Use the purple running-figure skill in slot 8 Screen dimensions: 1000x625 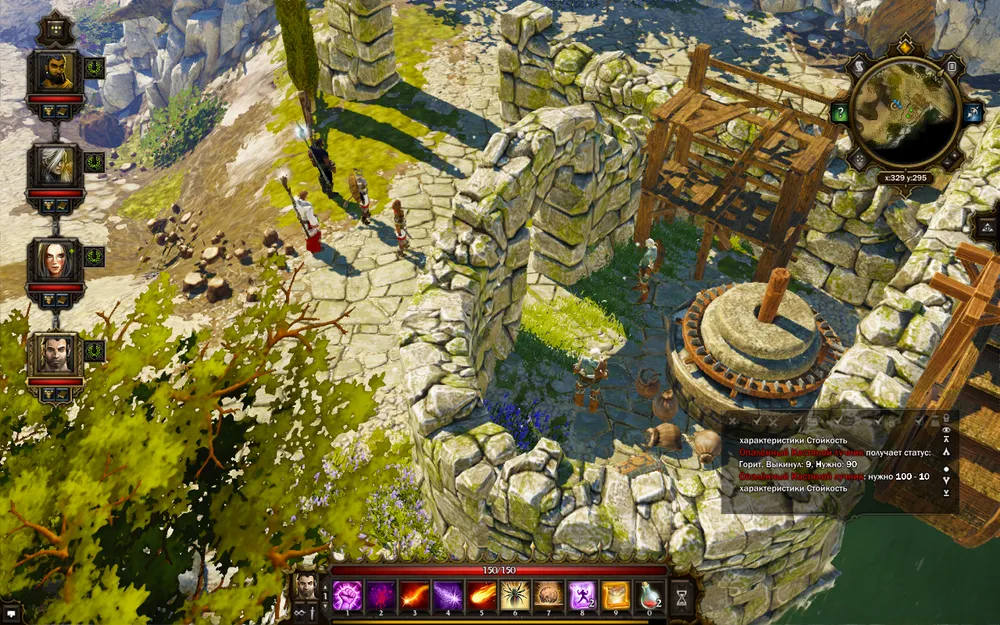[x=582, y=595]
